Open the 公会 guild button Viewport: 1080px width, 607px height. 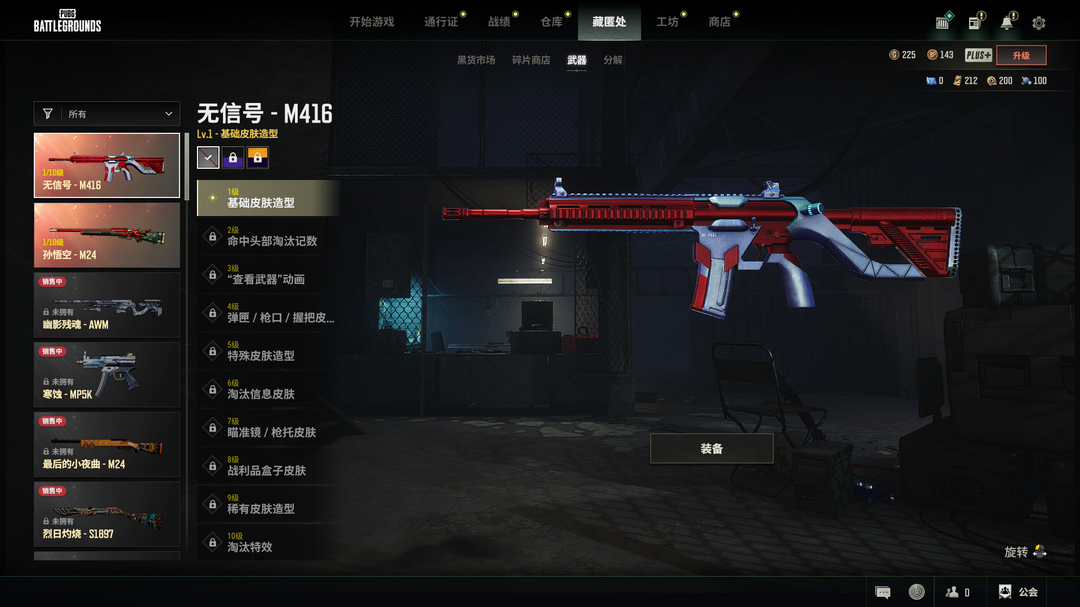1018,592
